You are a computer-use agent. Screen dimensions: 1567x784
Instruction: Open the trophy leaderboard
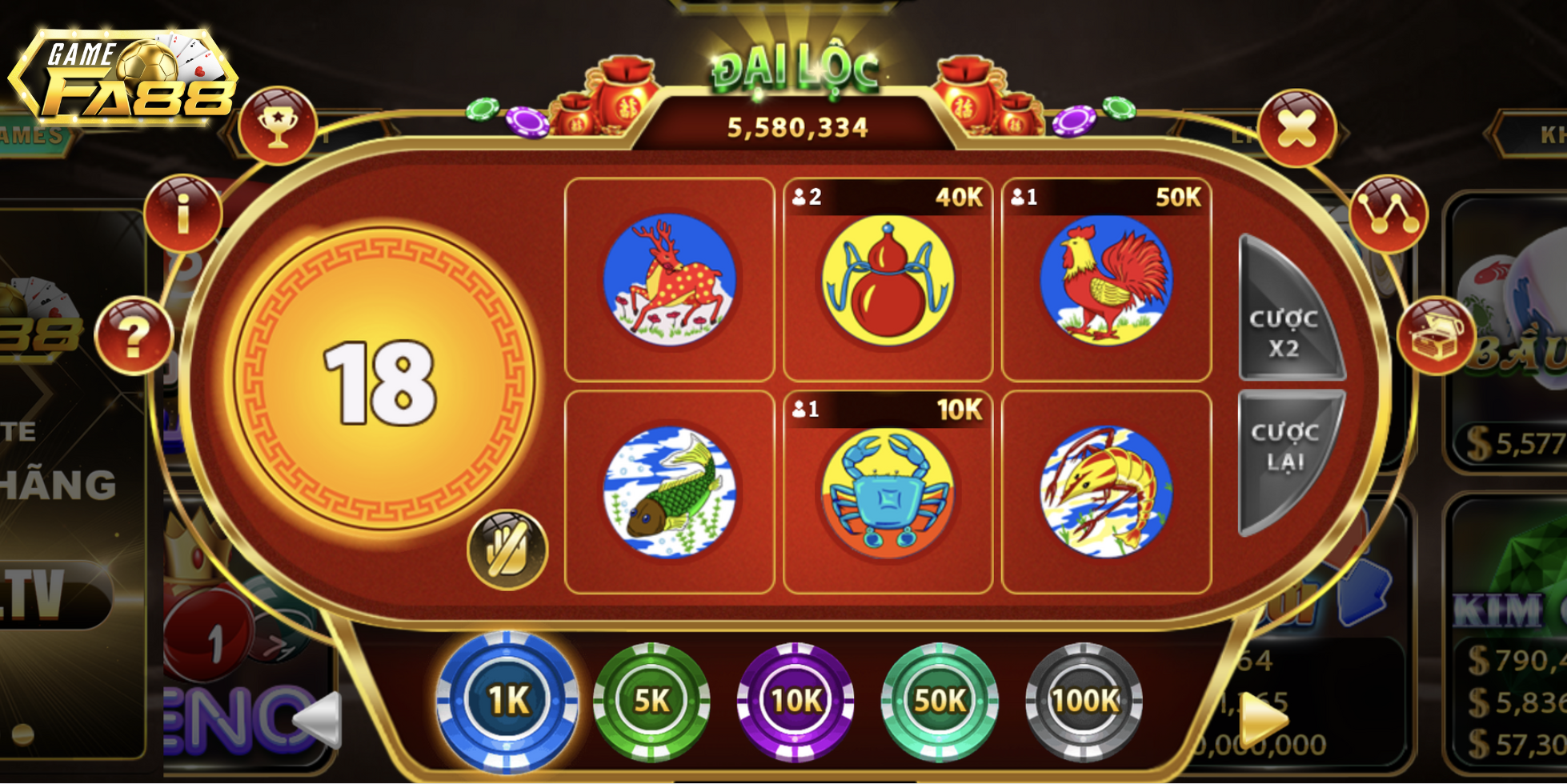point(278,126)
